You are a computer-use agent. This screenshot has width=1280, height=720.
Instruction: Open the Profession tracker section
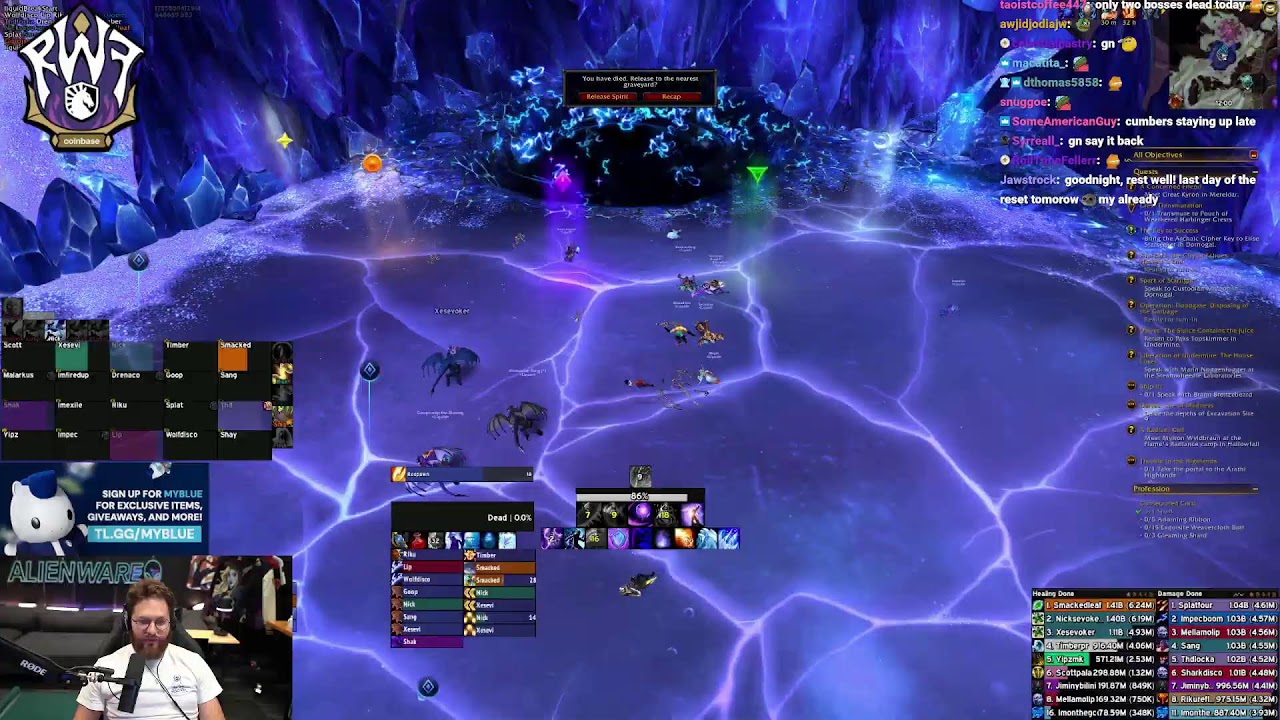pyautogui.click(x=1152, y=489)
